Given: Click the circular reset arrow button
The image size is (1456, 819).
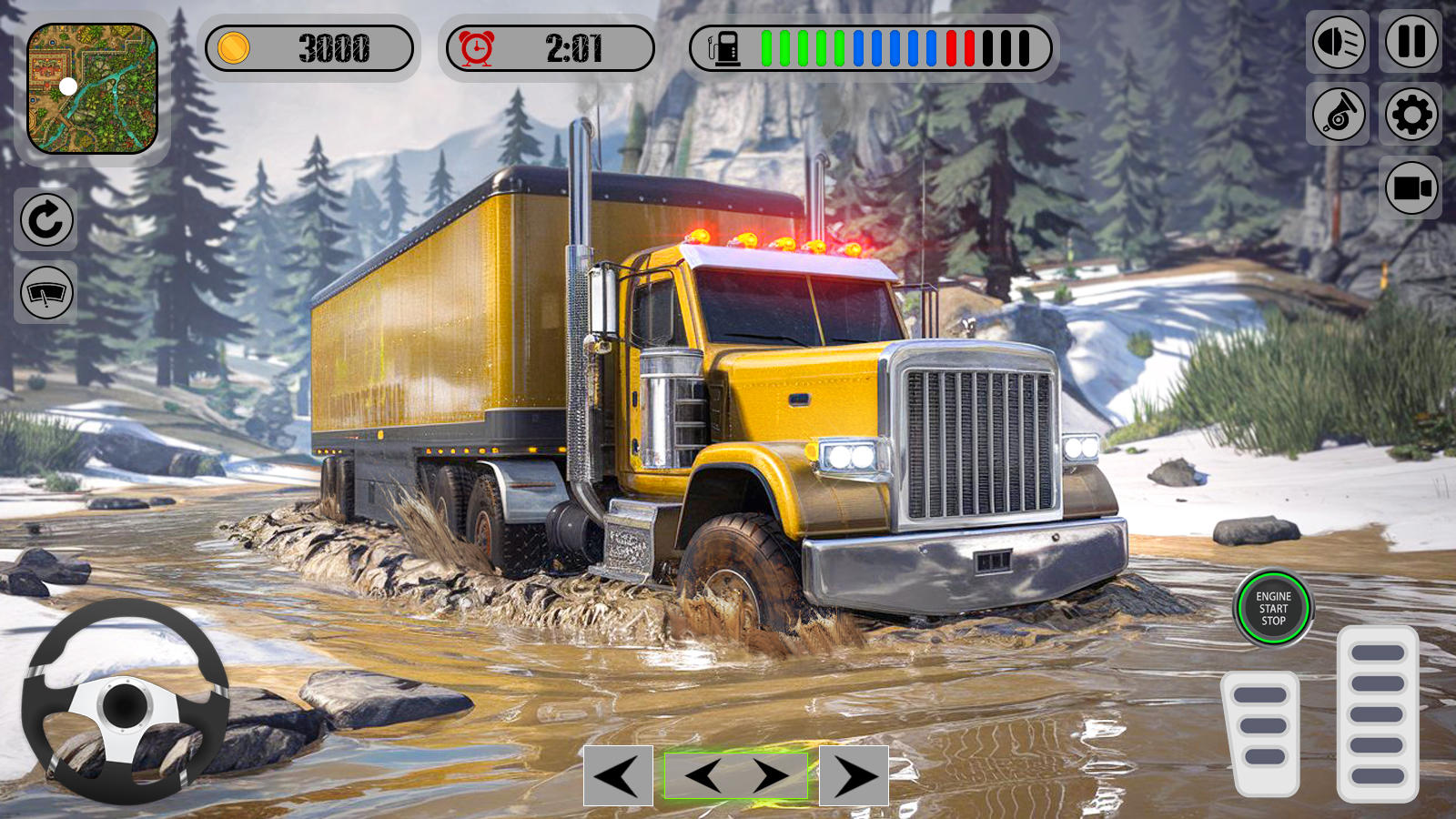Looking at the screenshot, I should pos(46,219).
